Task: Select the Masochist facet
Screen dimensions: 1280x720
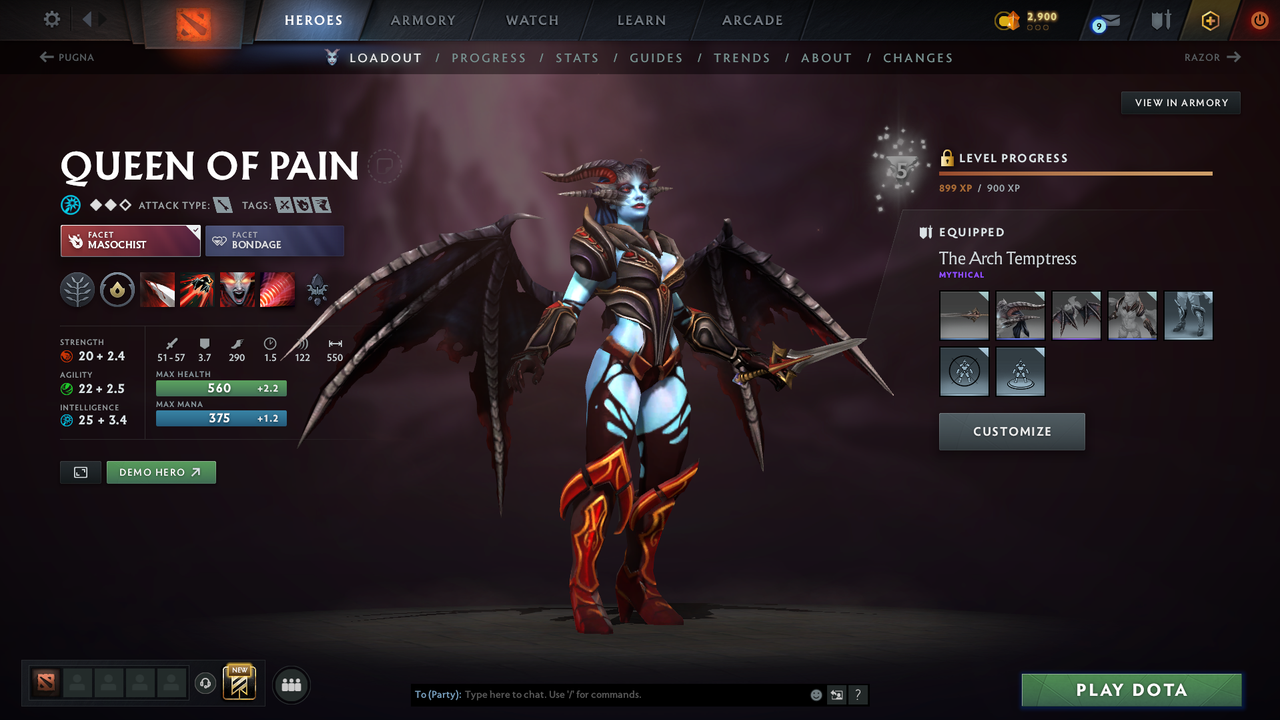Action: 130,240
